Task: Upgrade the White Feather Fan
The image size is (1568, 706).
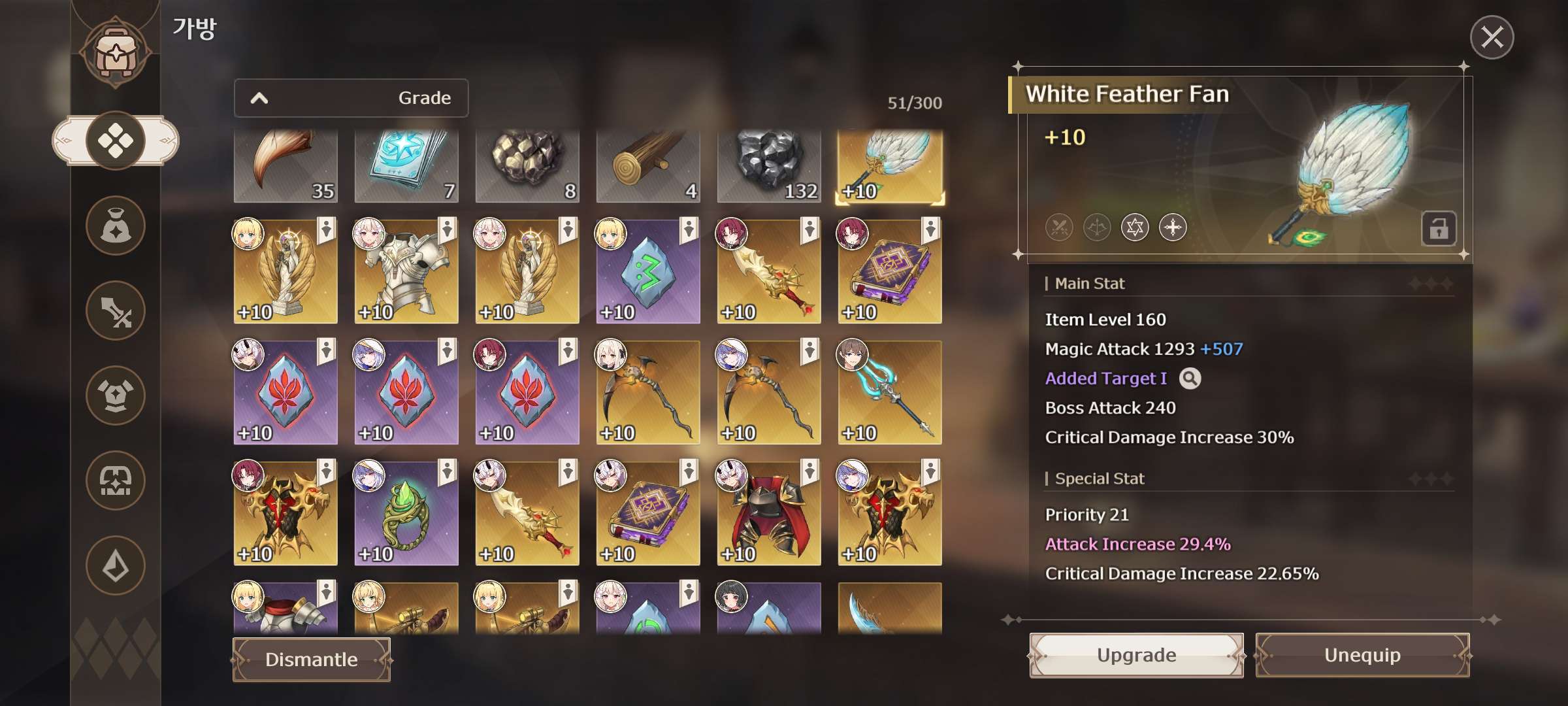Action: (x=1136, y=655)
